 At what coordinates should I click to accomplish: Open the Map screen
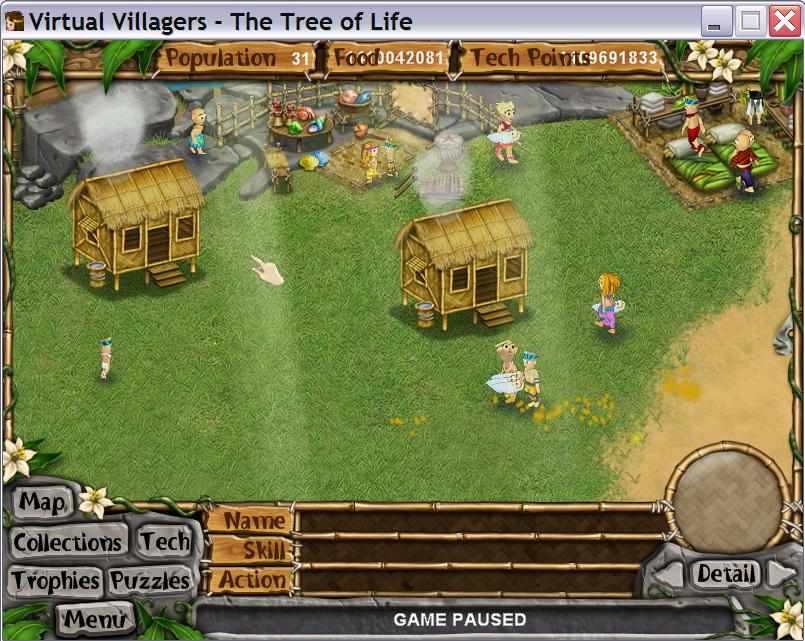44,502
